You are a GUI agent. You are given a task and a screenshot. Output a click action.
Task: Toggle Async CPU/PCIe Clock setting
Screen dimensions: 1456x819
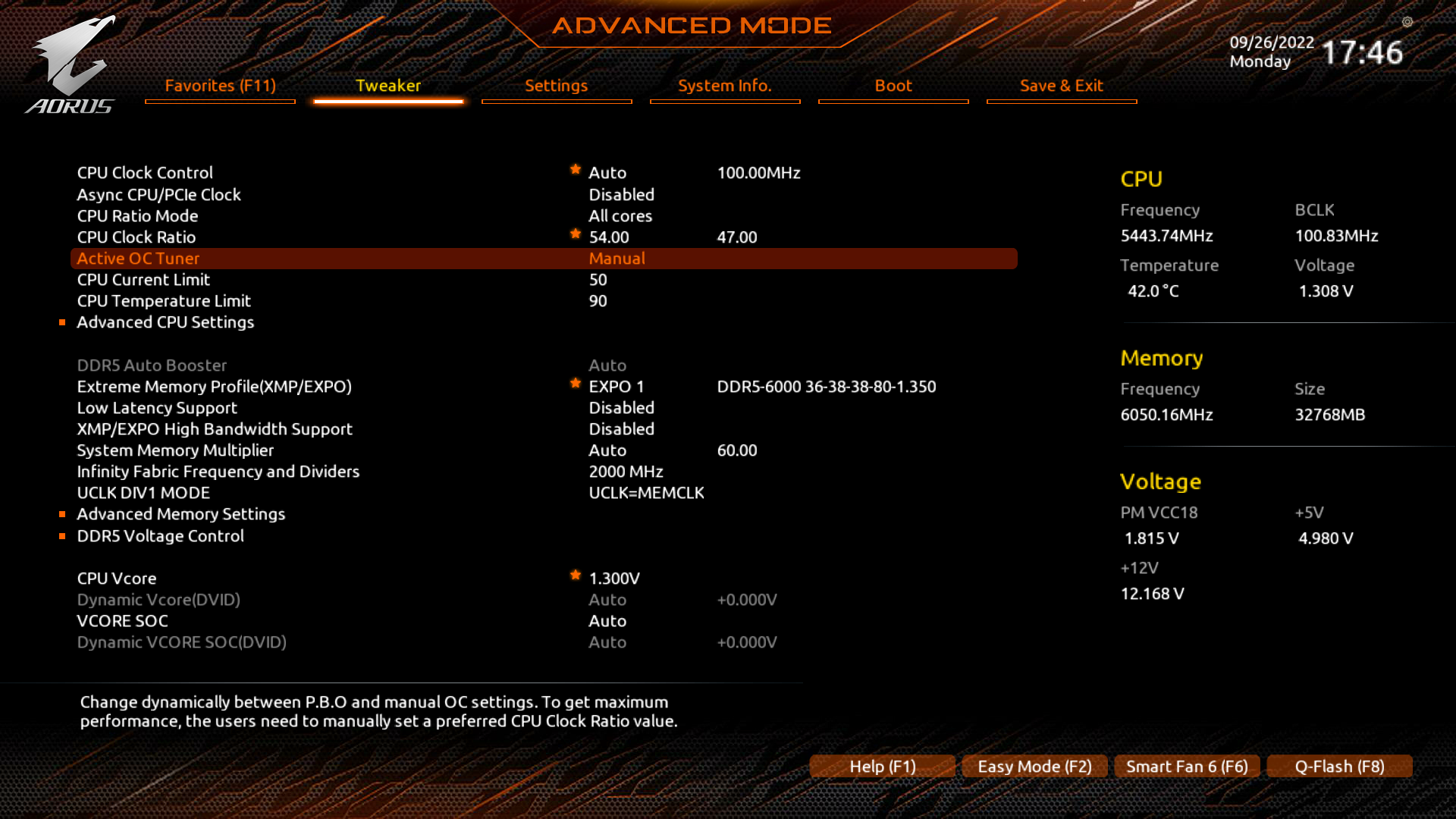coord(621,194)
